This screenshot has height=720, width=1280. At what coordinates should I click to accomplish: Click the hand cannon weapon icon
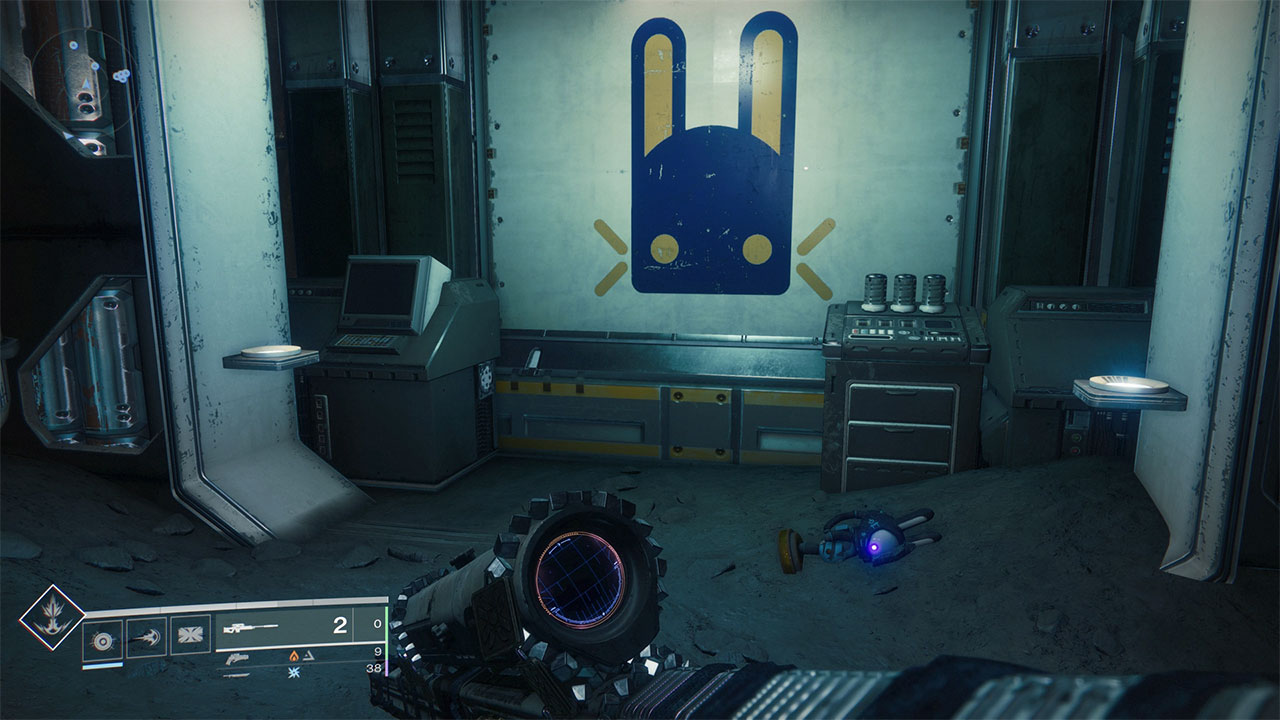tap(239, 659)
